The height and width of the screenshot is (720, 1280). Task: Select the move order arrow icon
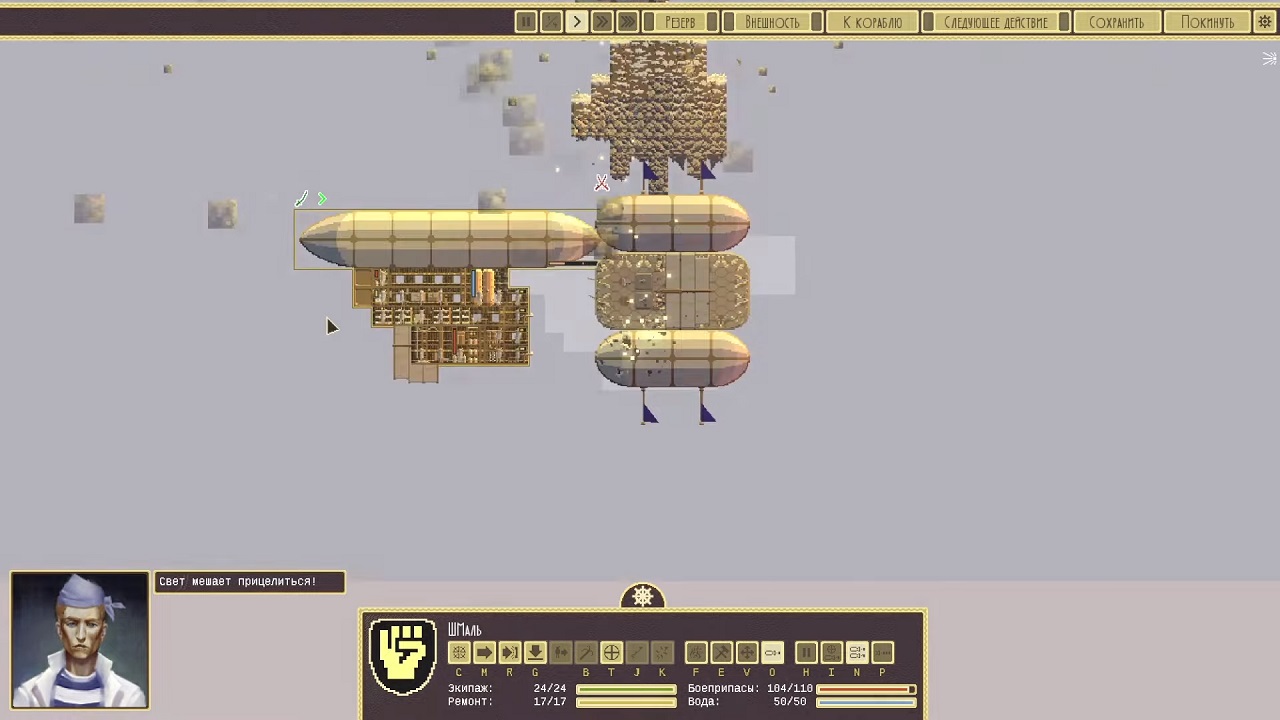click(484, 652)
